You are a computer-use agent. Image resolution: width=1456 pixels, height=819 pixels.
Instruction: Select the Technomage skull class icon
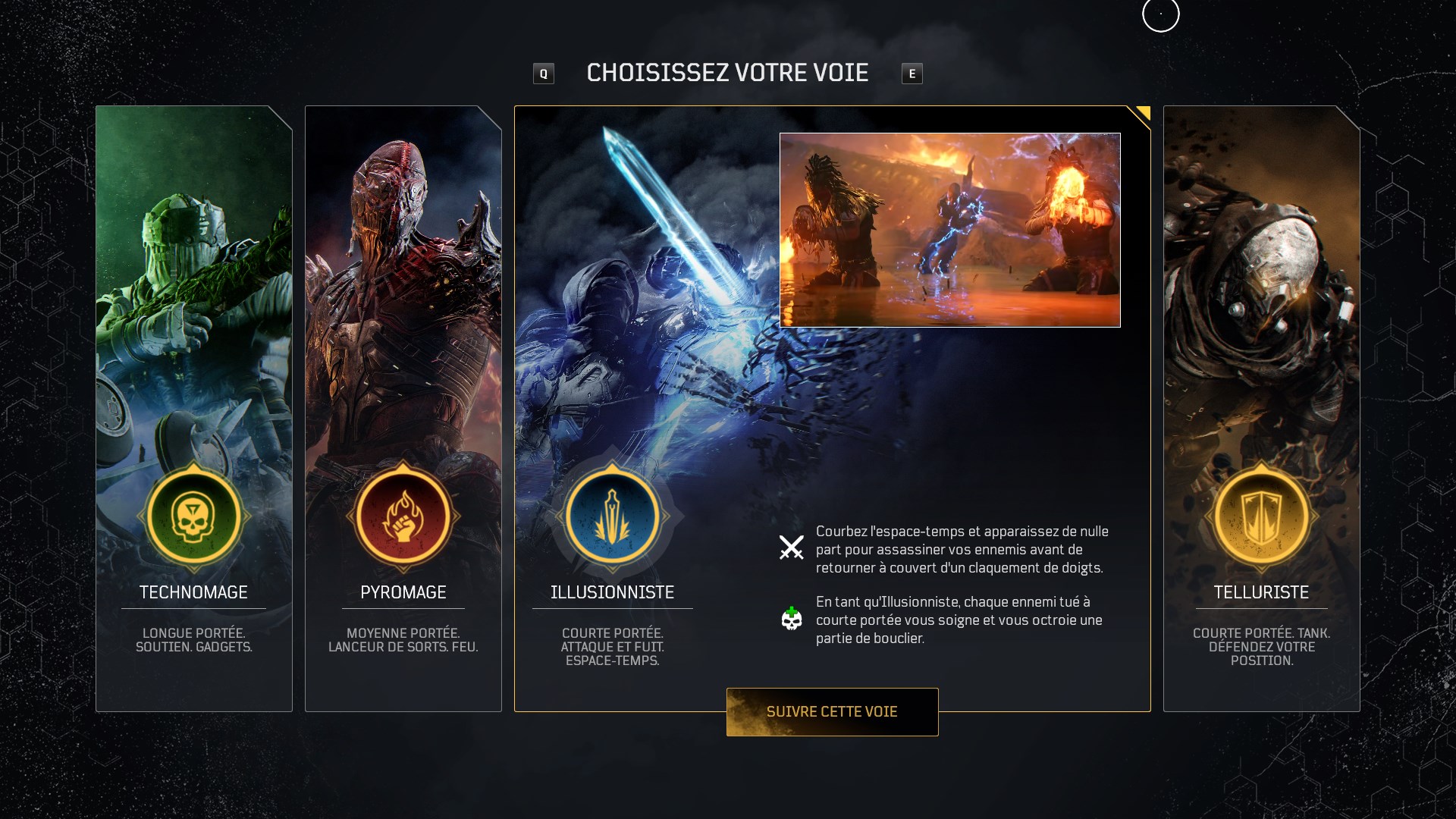pos(193,516)
